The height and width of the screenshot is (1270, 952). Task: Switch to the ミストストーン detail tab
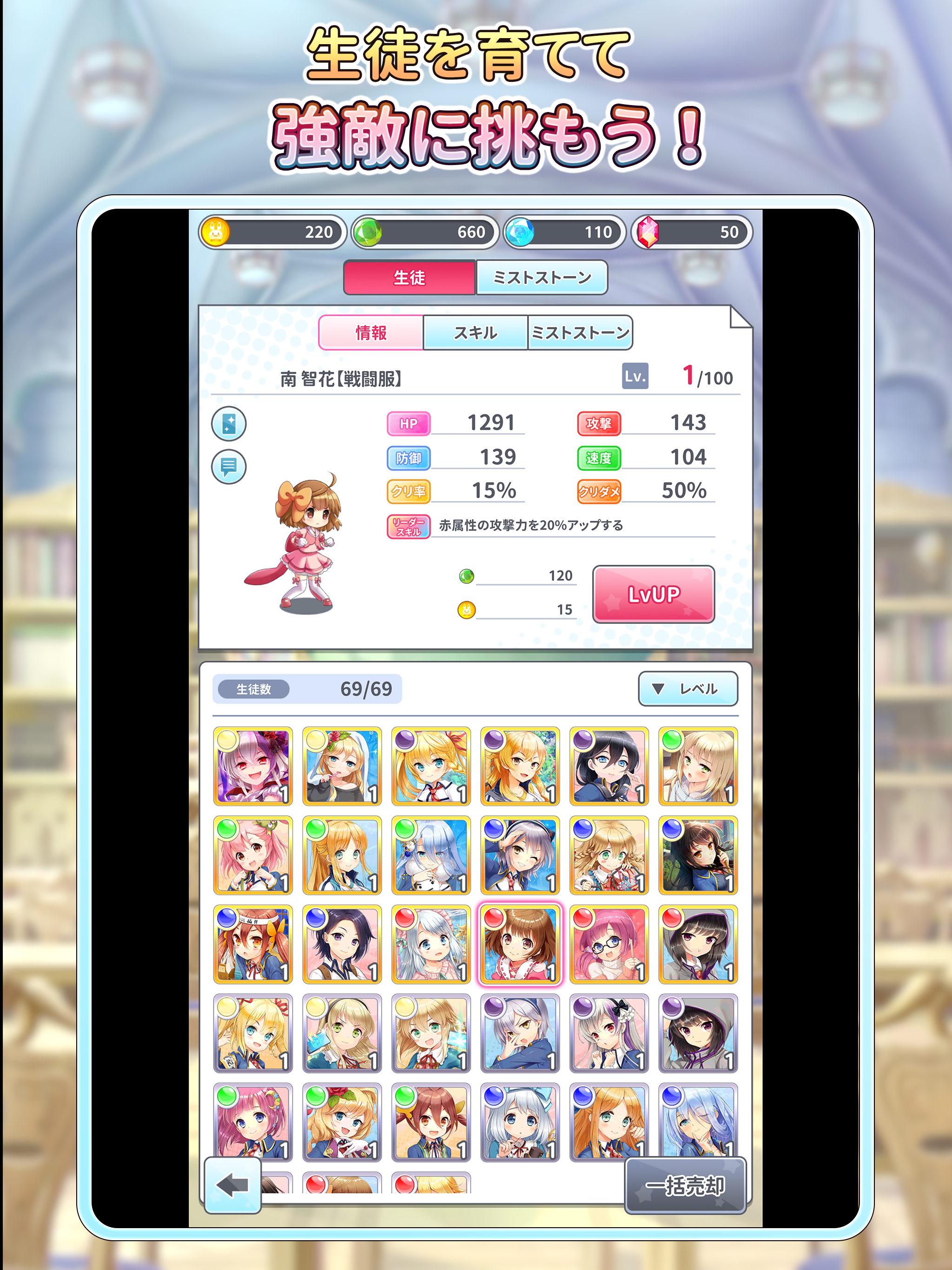coord(581,332)
